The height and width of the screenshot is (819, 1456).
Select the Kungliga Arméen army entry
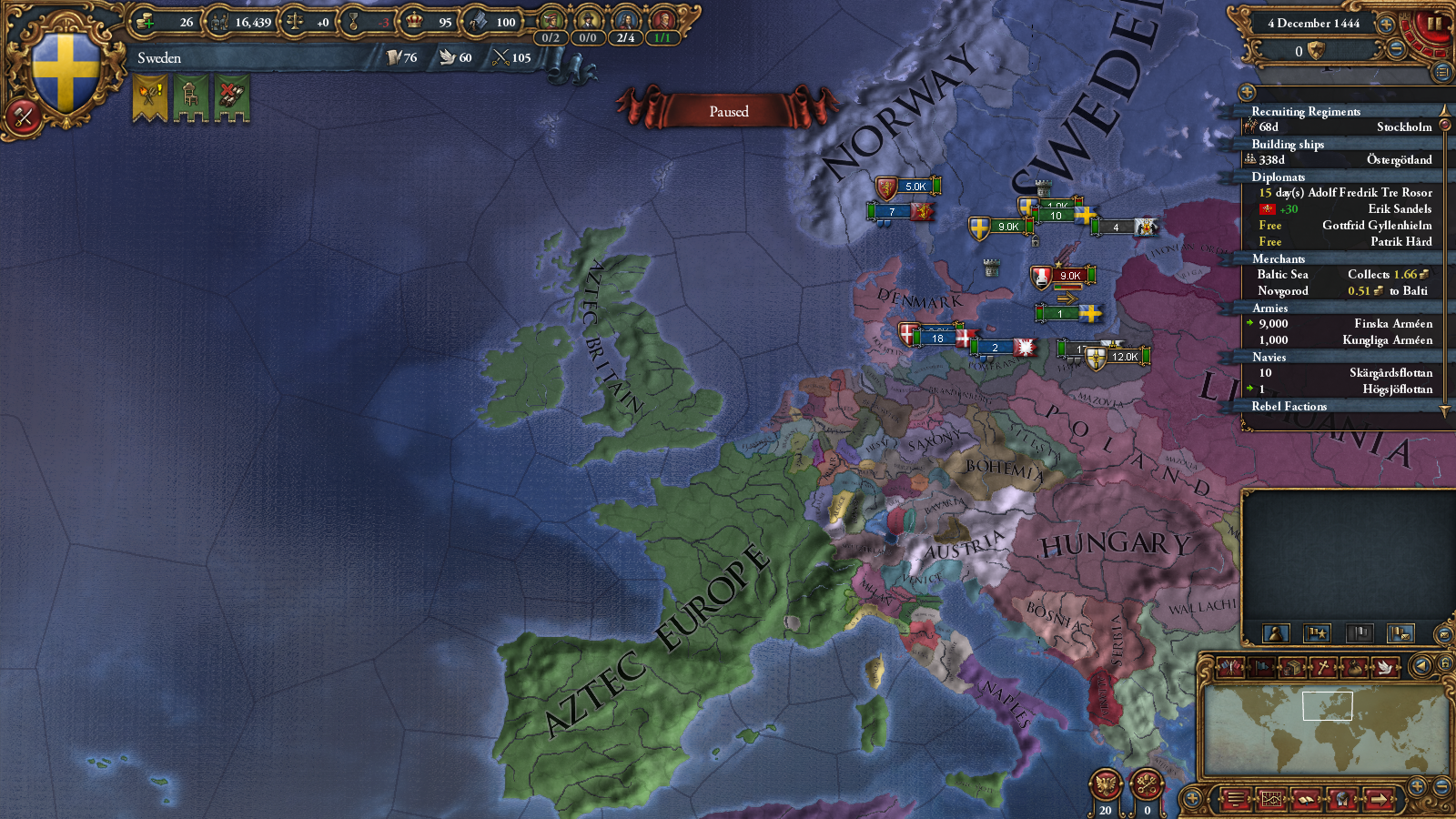point(1345,340)
